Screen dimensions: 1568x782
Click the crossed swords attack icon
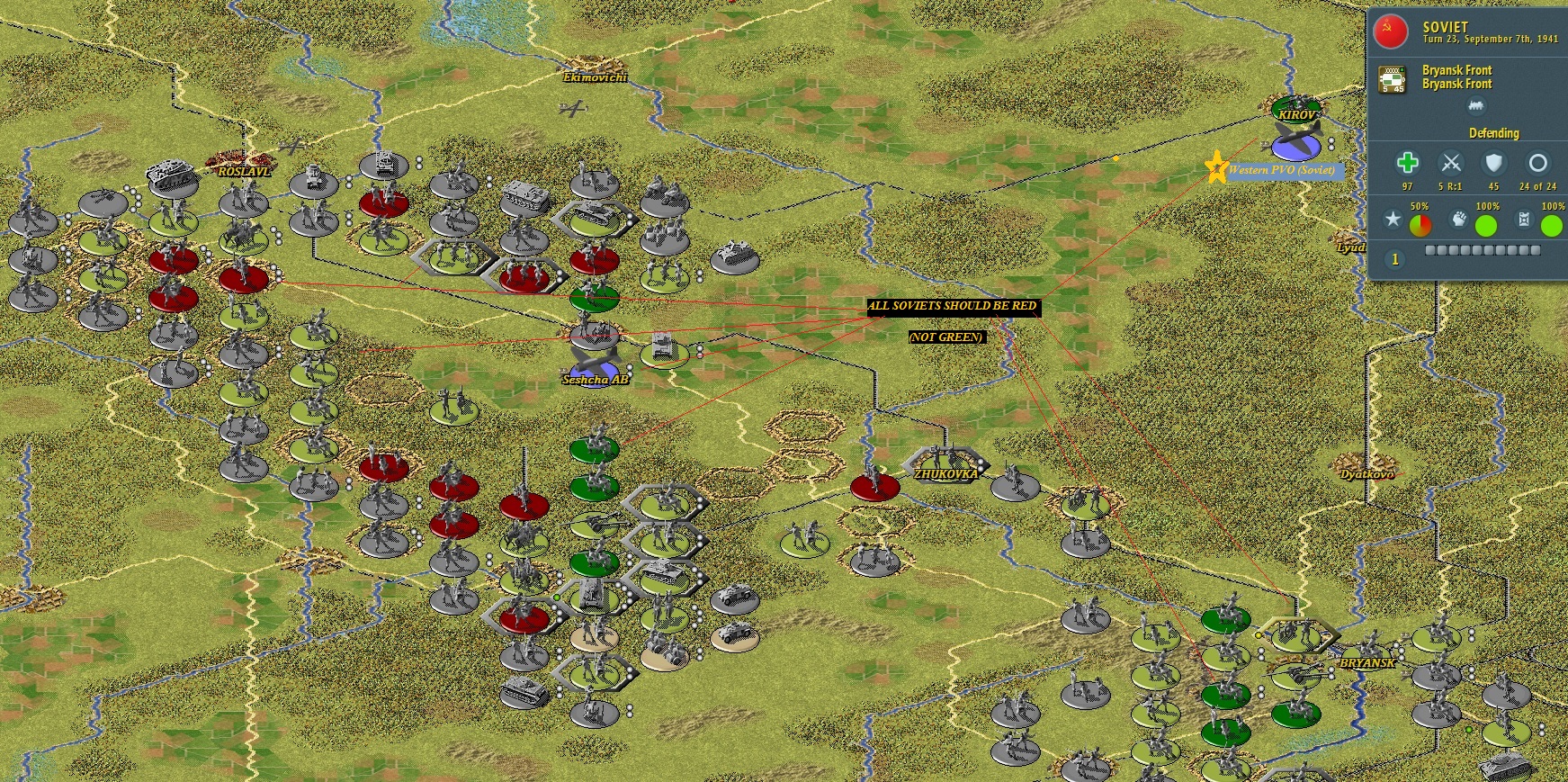click(x=1452, y=163)
